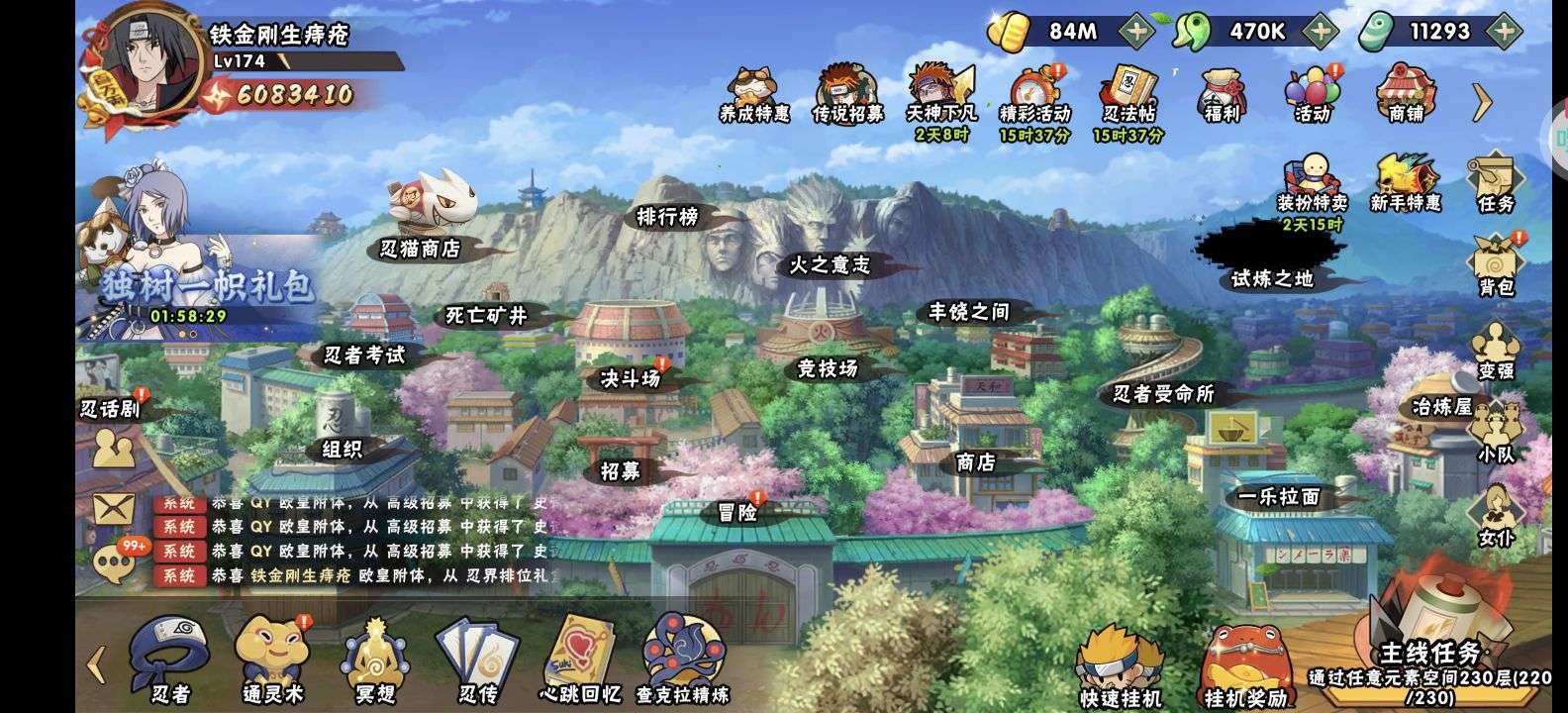Open 心跳回忆 book icon
The image size is (1568, 713).
580,659
